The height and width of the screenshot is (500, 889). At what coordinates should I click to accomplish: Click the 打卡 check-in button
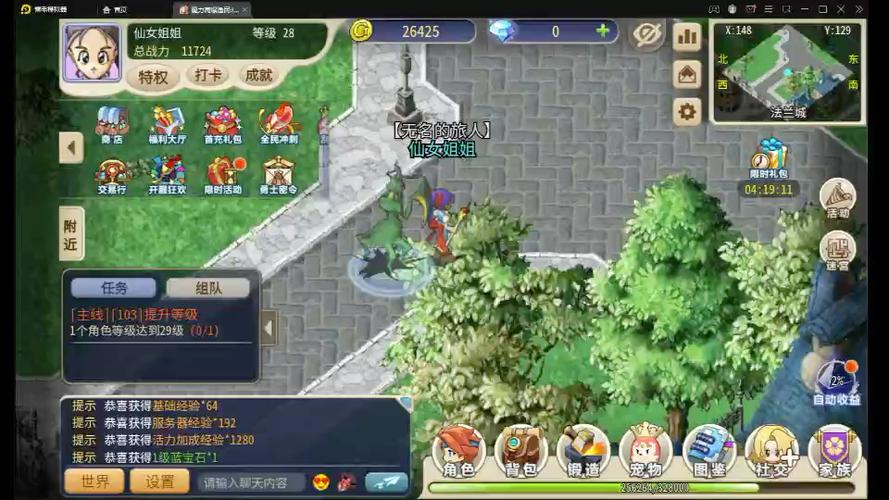click(x=208, y=76)
